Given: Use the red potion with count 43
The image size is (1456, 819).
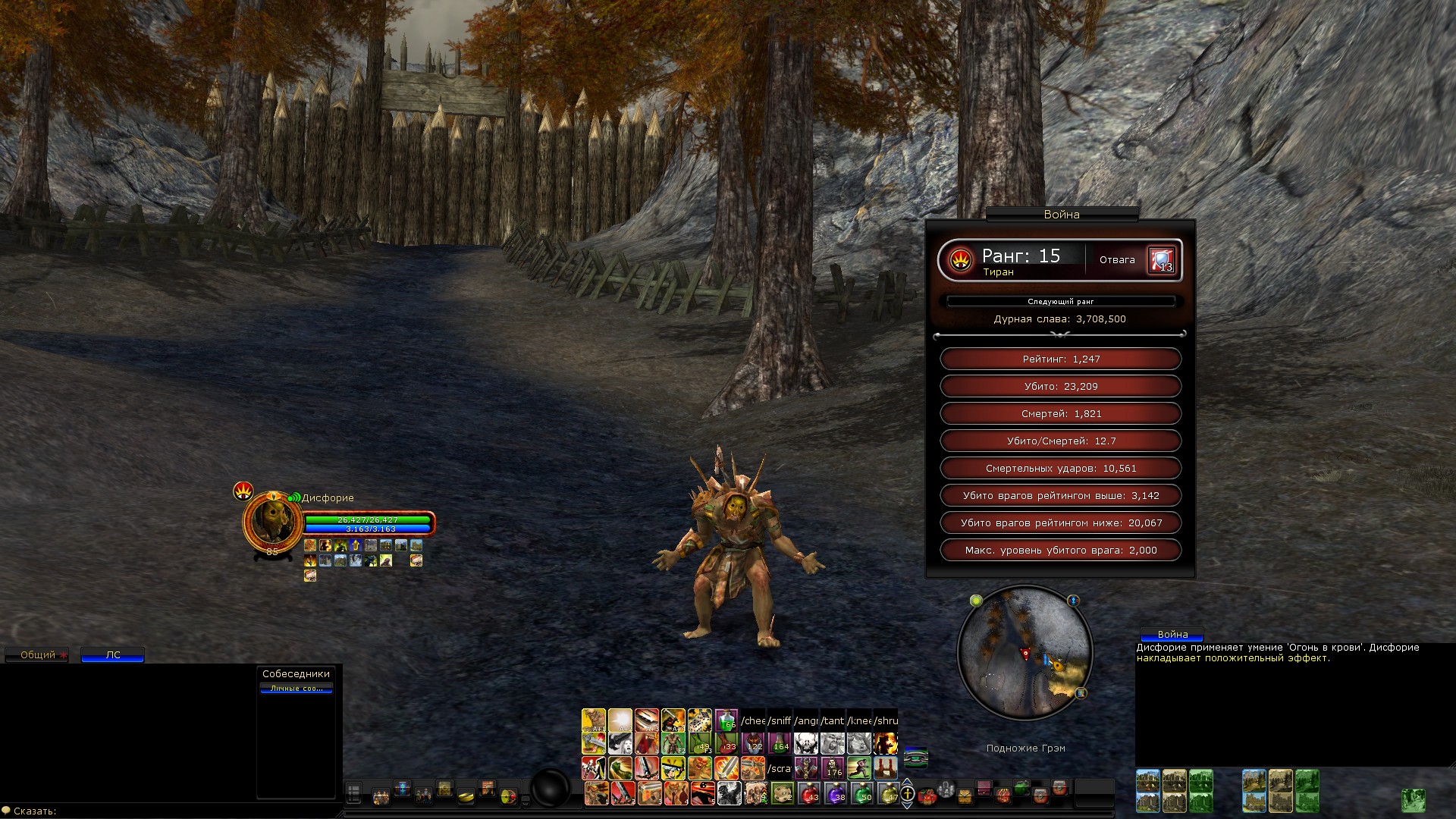Looking at the screenshot, I should (x=809, y=793).
